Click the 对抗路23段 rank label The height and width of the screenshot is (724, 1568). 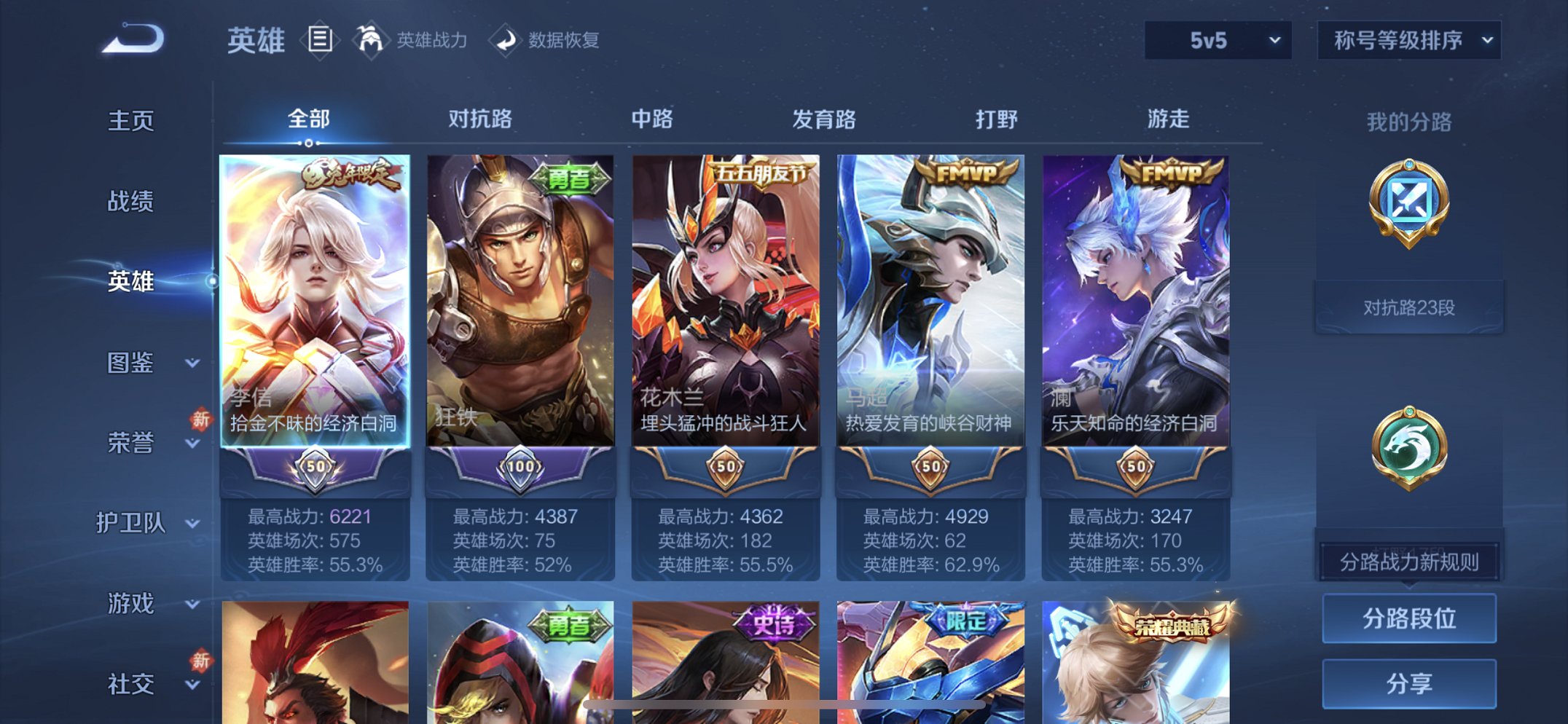coord(1411,305)
